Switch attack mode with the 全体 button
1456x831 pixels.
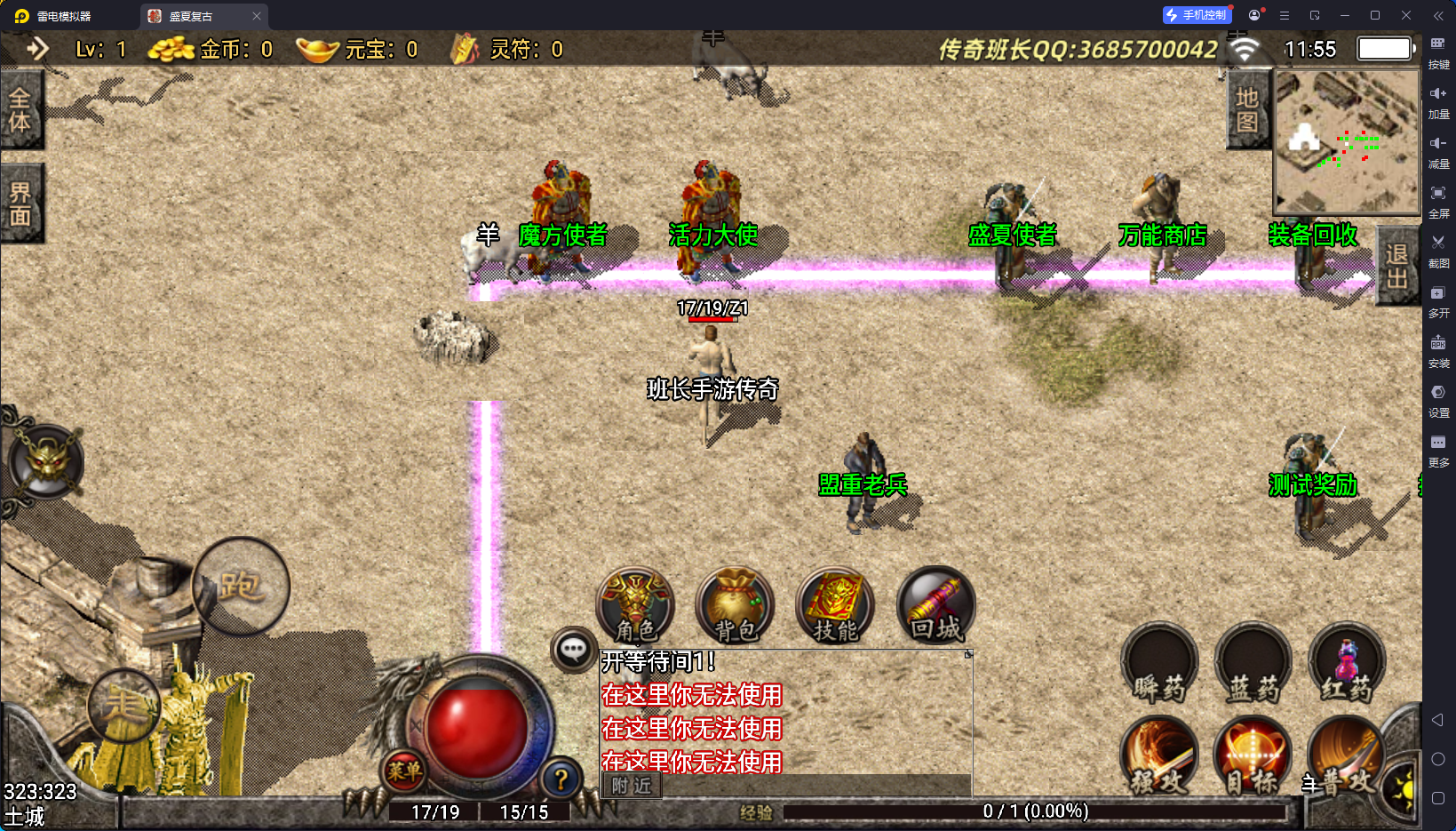20,110
